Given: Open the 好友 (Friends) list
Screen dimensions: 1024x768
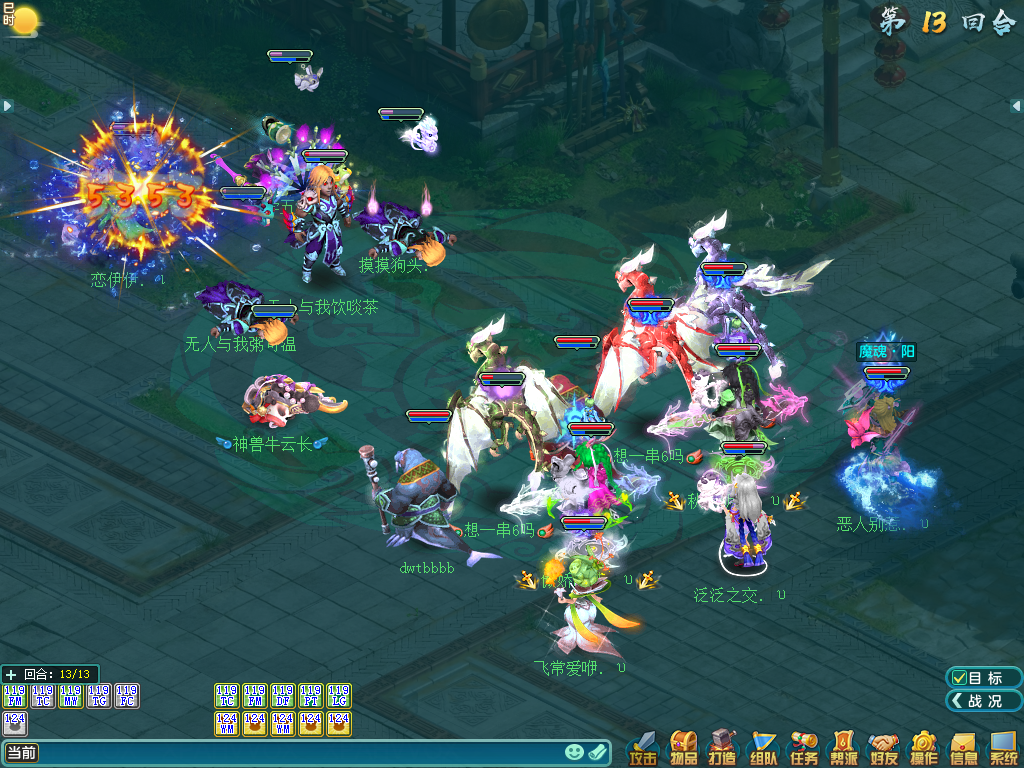Looking at the screenshot, I should point(883,748).
